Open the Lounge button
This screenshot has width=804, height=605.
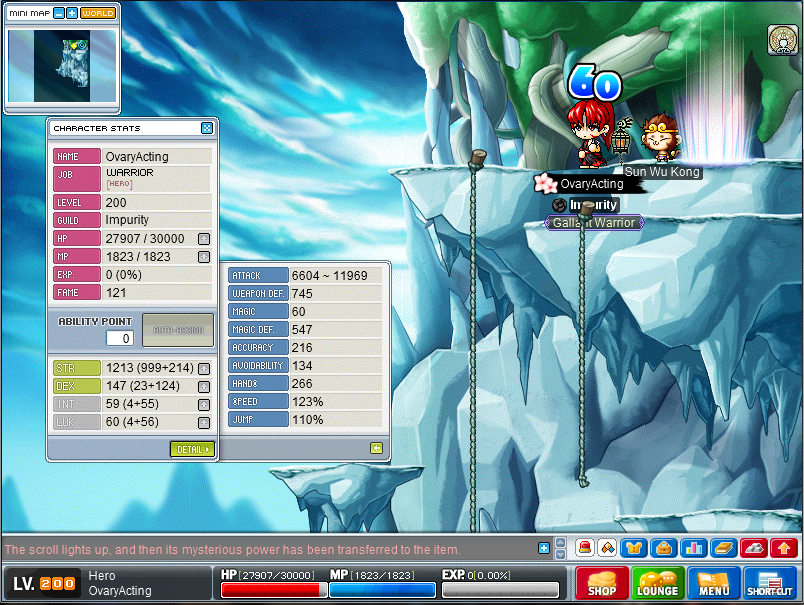click(x=658, y=583)
